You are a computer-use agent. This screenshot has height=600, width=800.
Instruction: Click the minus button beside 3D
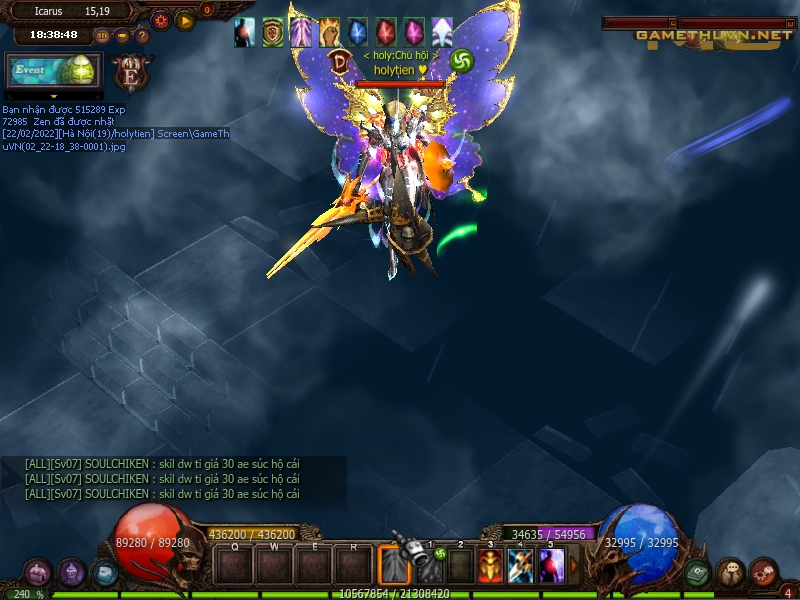[x=122, y=35]
